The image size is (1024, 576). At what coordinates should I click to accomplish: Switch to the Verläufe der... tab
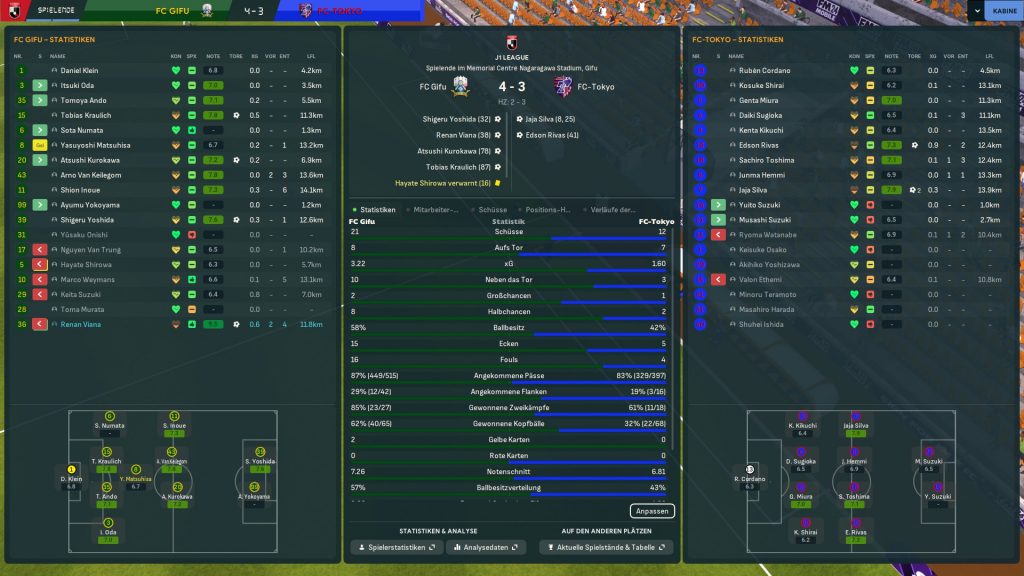tap(612, 210)
